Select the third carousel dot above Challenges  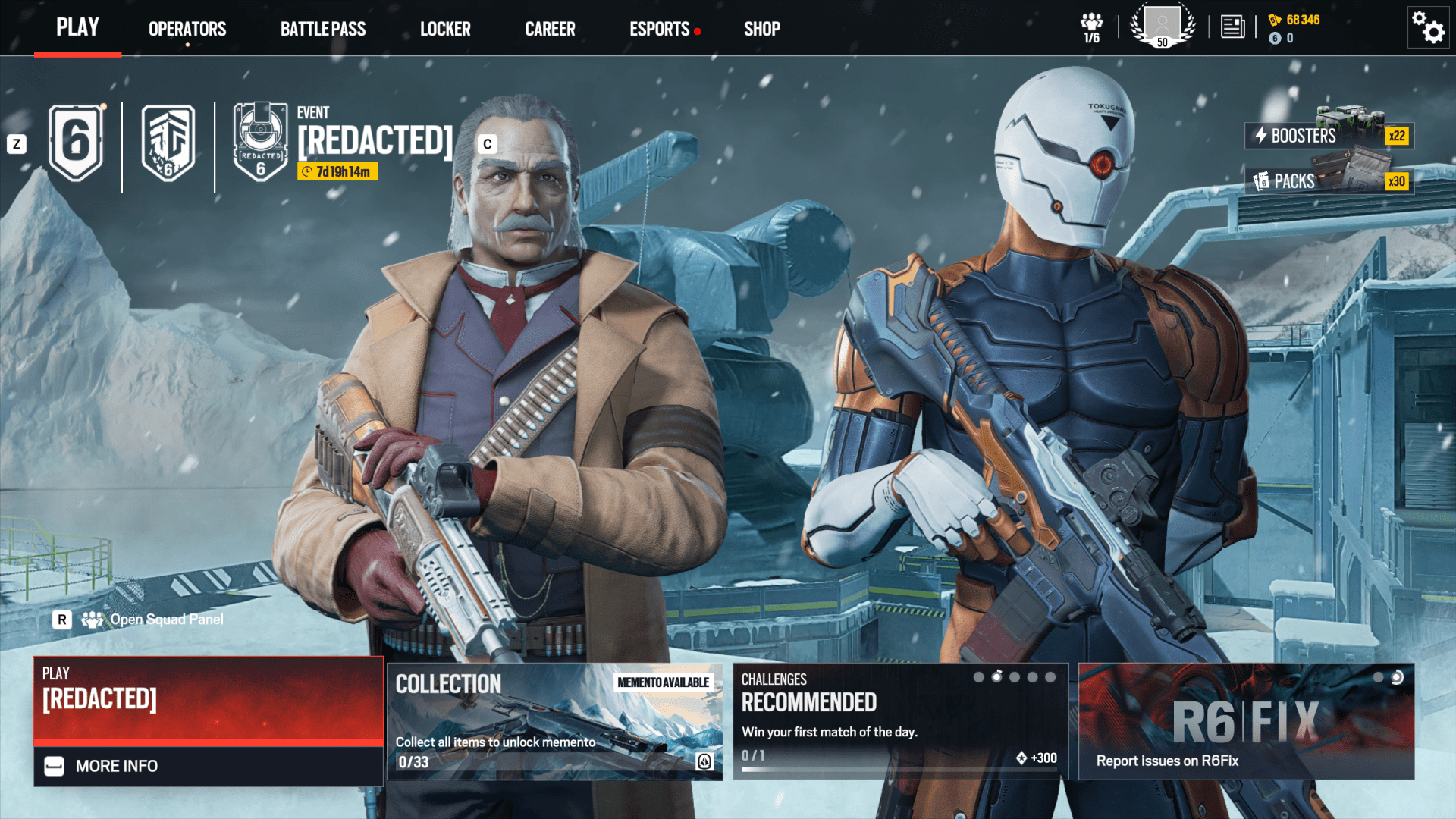(x=1015, y=677)
